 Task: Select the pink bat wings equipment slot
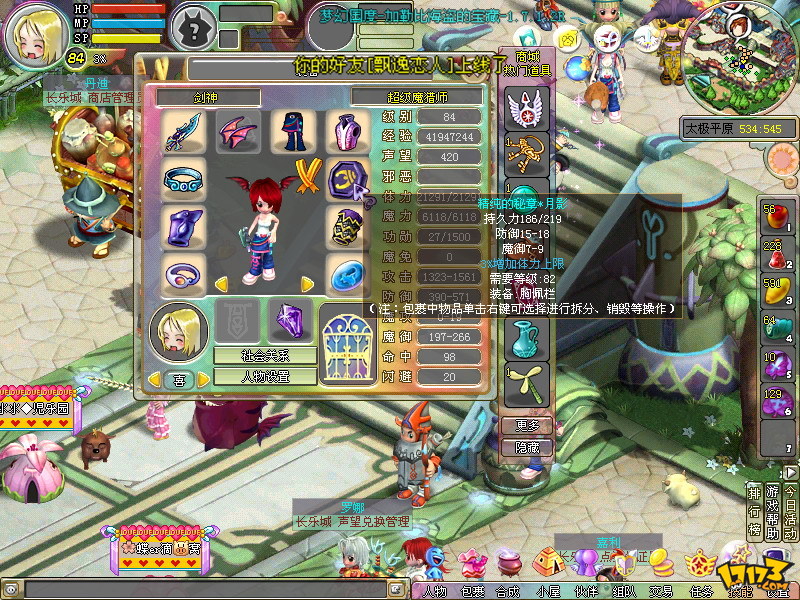pos(238,131)
